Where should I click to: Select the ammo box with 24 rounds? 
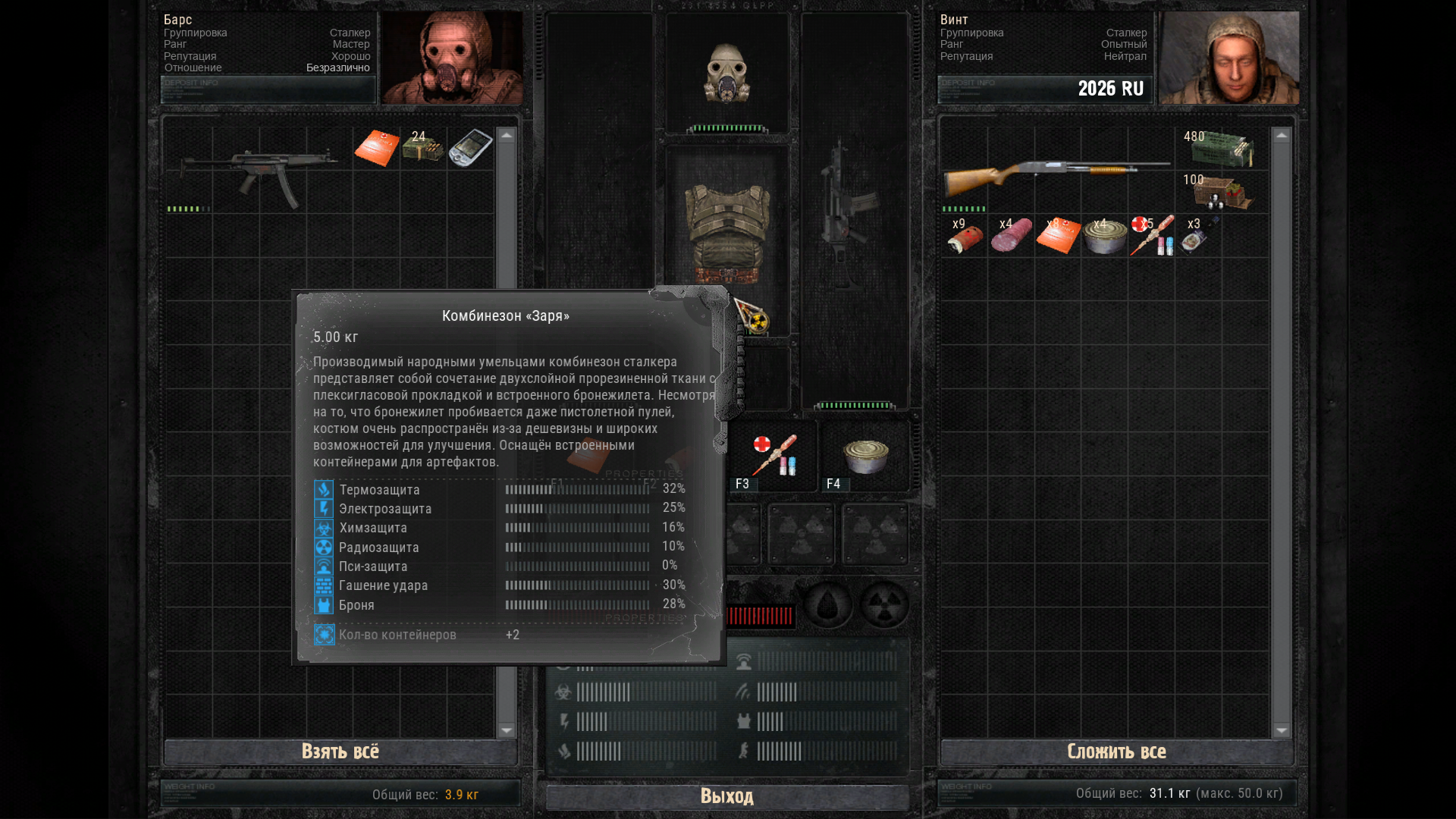423,147
